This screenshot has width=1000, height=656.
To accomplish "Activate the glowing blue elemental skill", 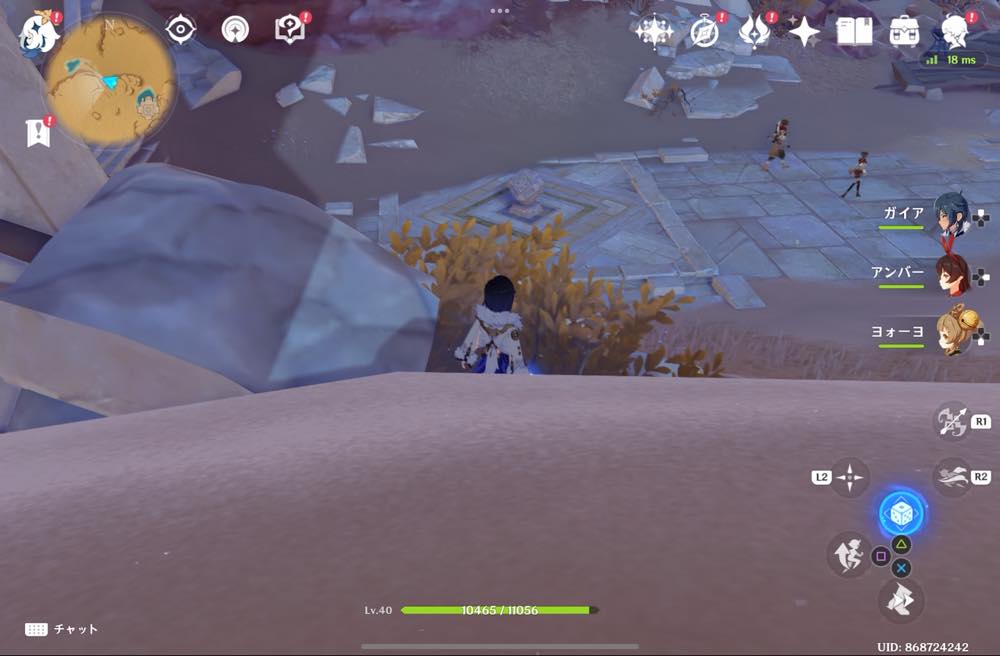I will (900, 514).
